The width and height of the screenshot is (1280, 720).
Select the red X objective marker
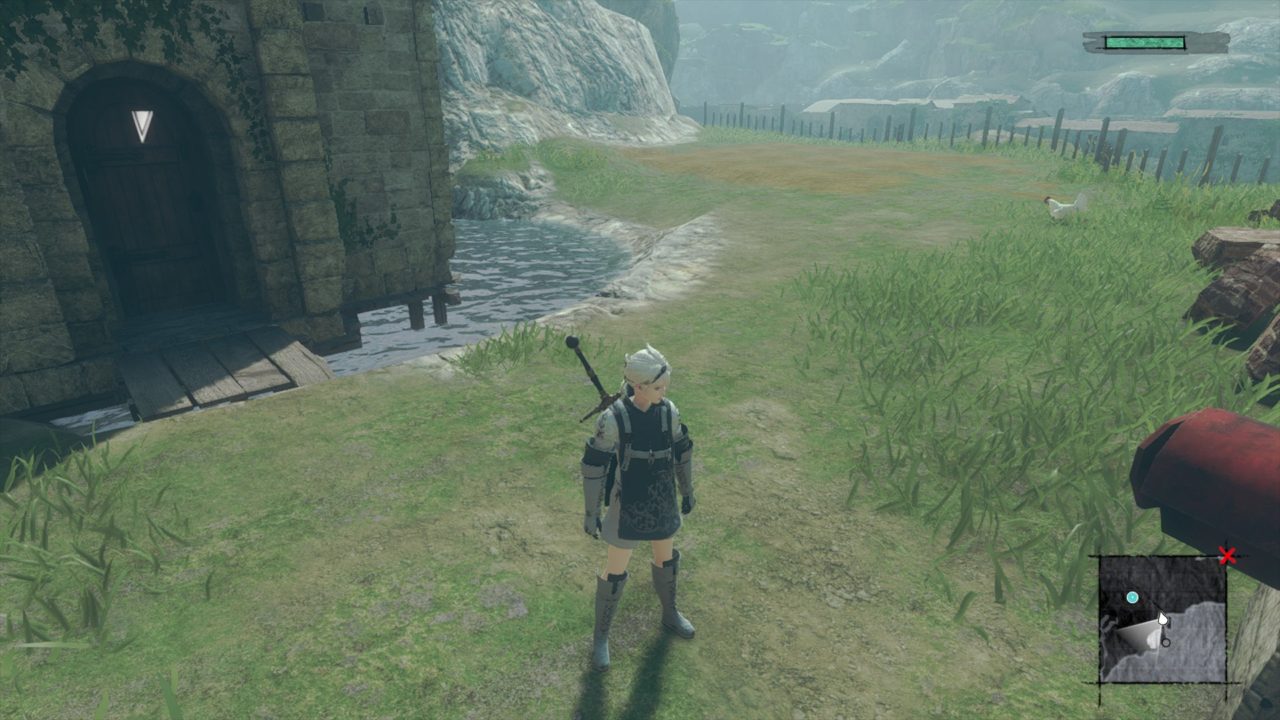[x=1227, y=556]
